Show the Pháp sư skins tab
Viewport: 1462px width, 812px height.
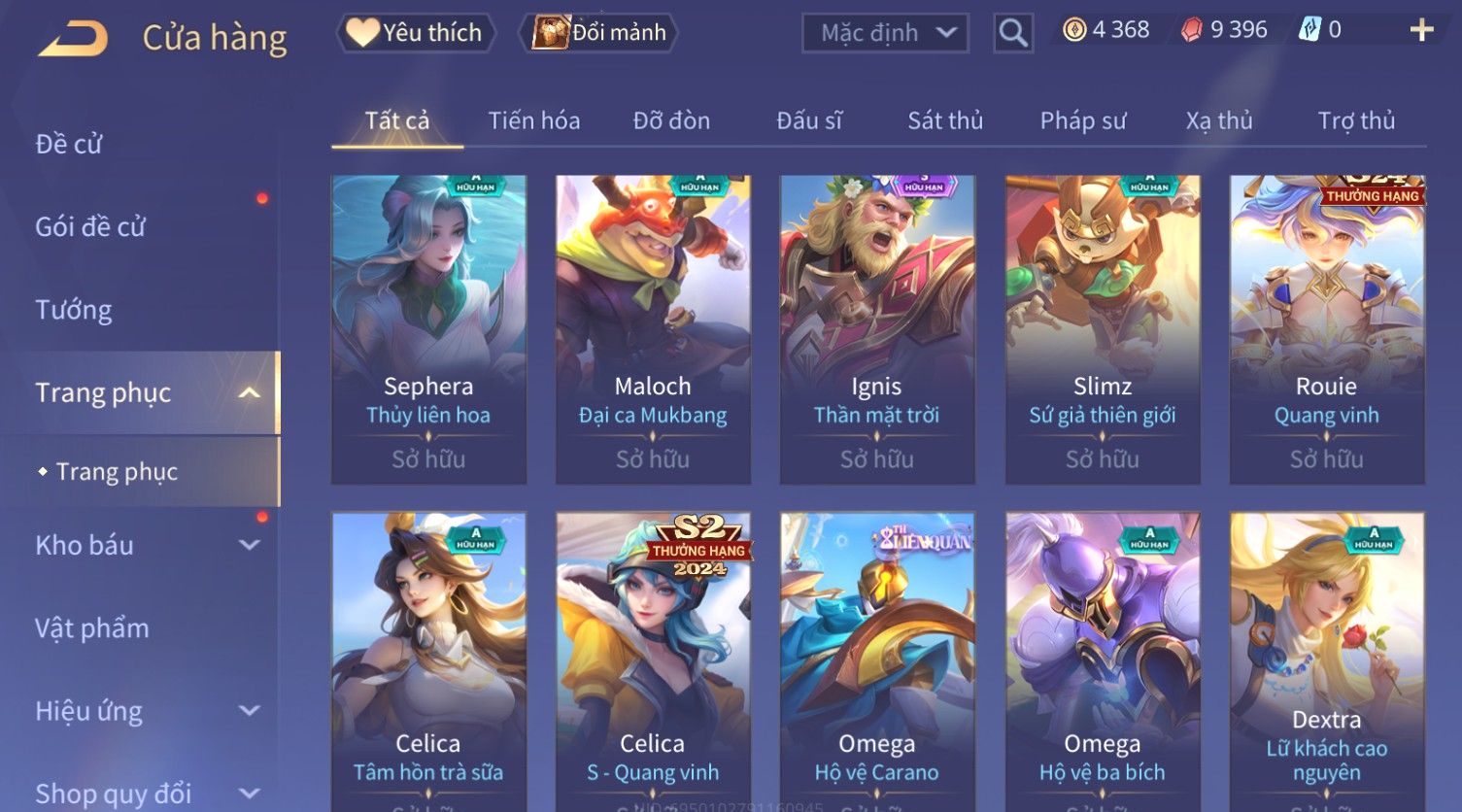coord(1083,120)
